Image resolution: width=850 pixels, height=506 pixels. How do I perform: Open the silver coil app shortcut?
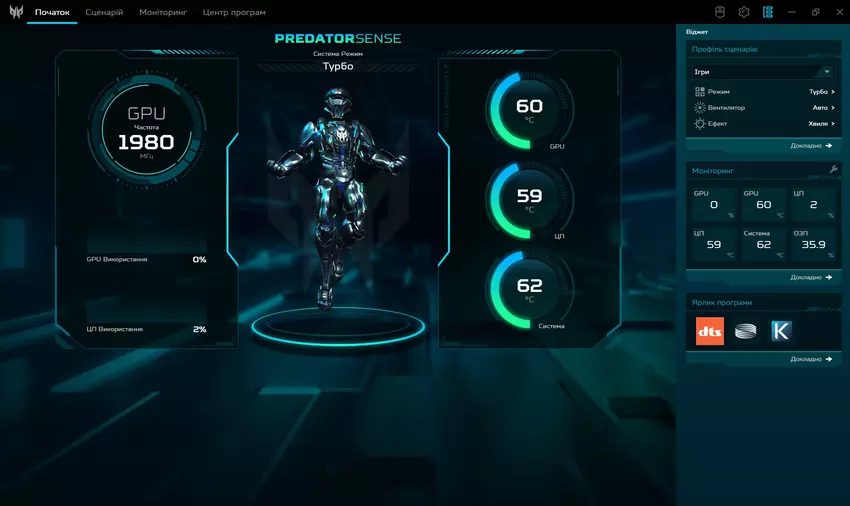click(x=745, y=331)
